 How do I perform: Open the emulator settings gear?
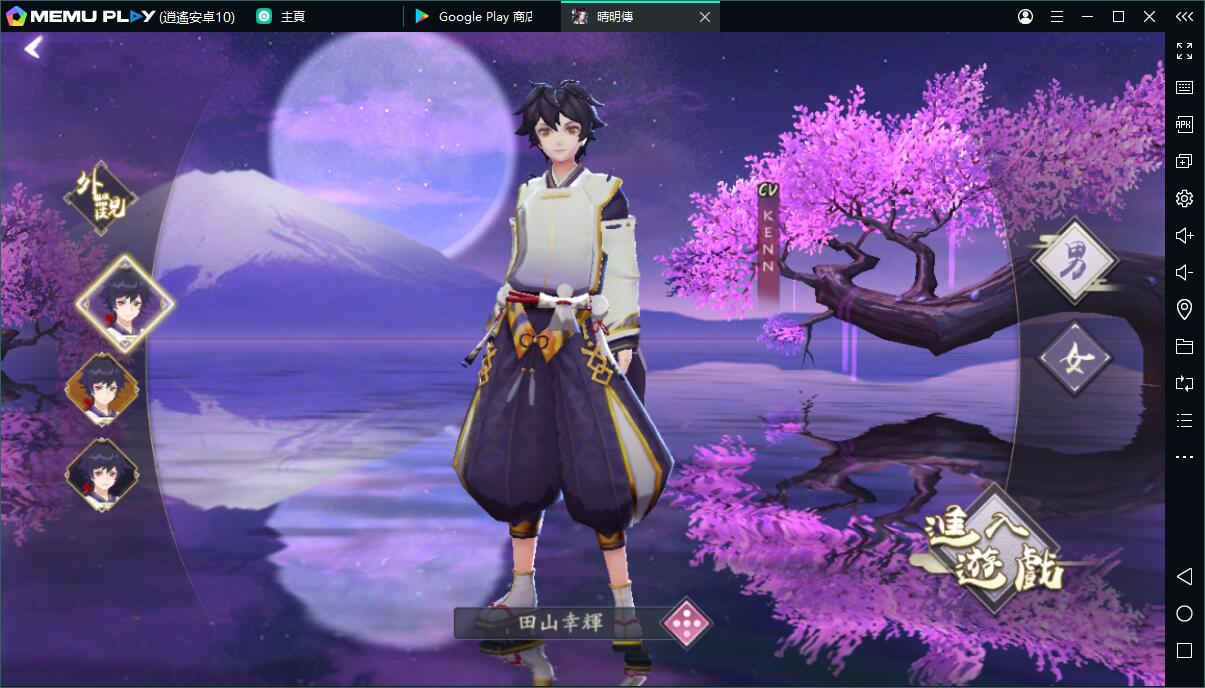tap(1184, 198)
